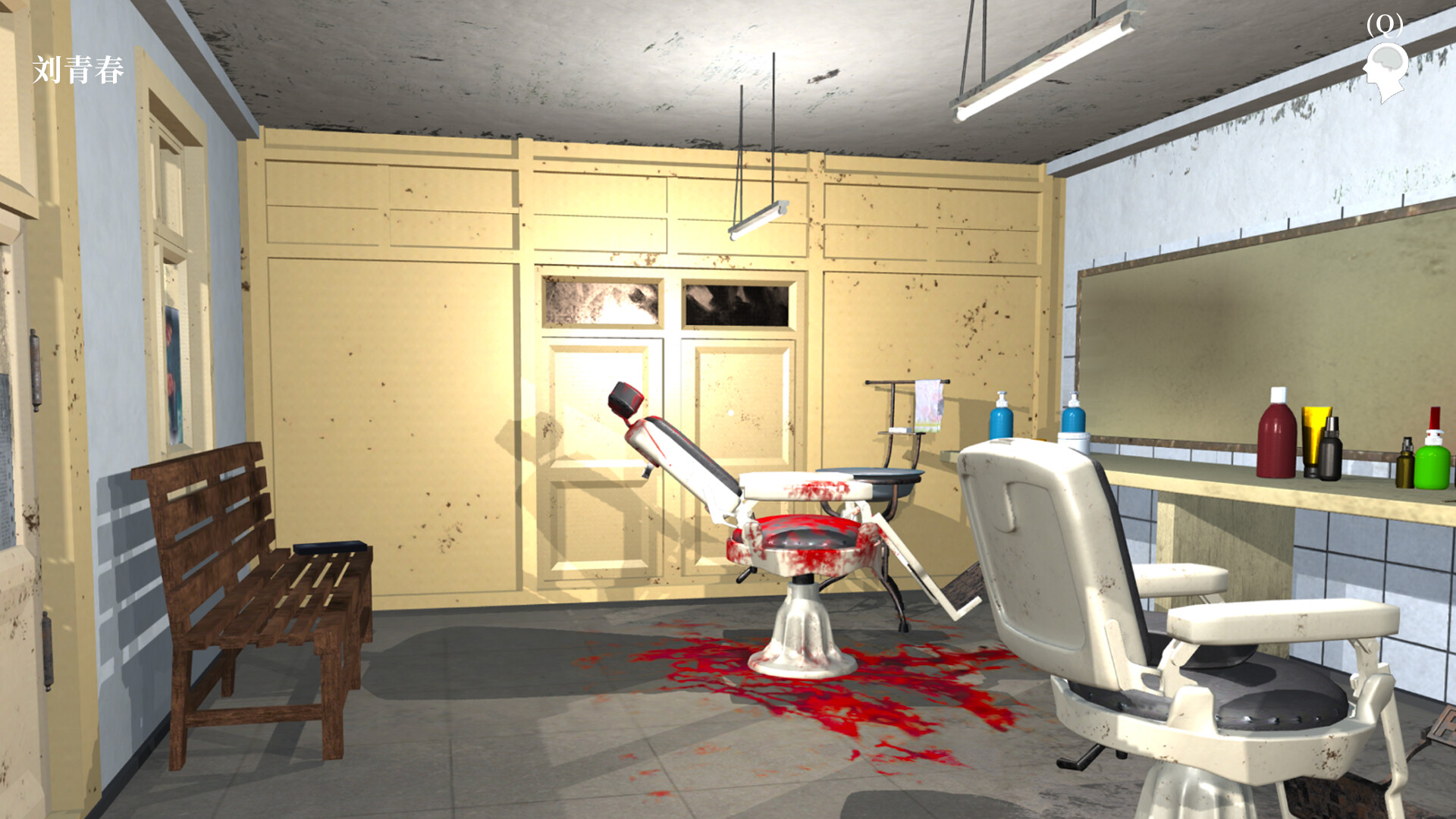
Task: Select the small brown flask on the shelf
Action: tap(1405, 469)
